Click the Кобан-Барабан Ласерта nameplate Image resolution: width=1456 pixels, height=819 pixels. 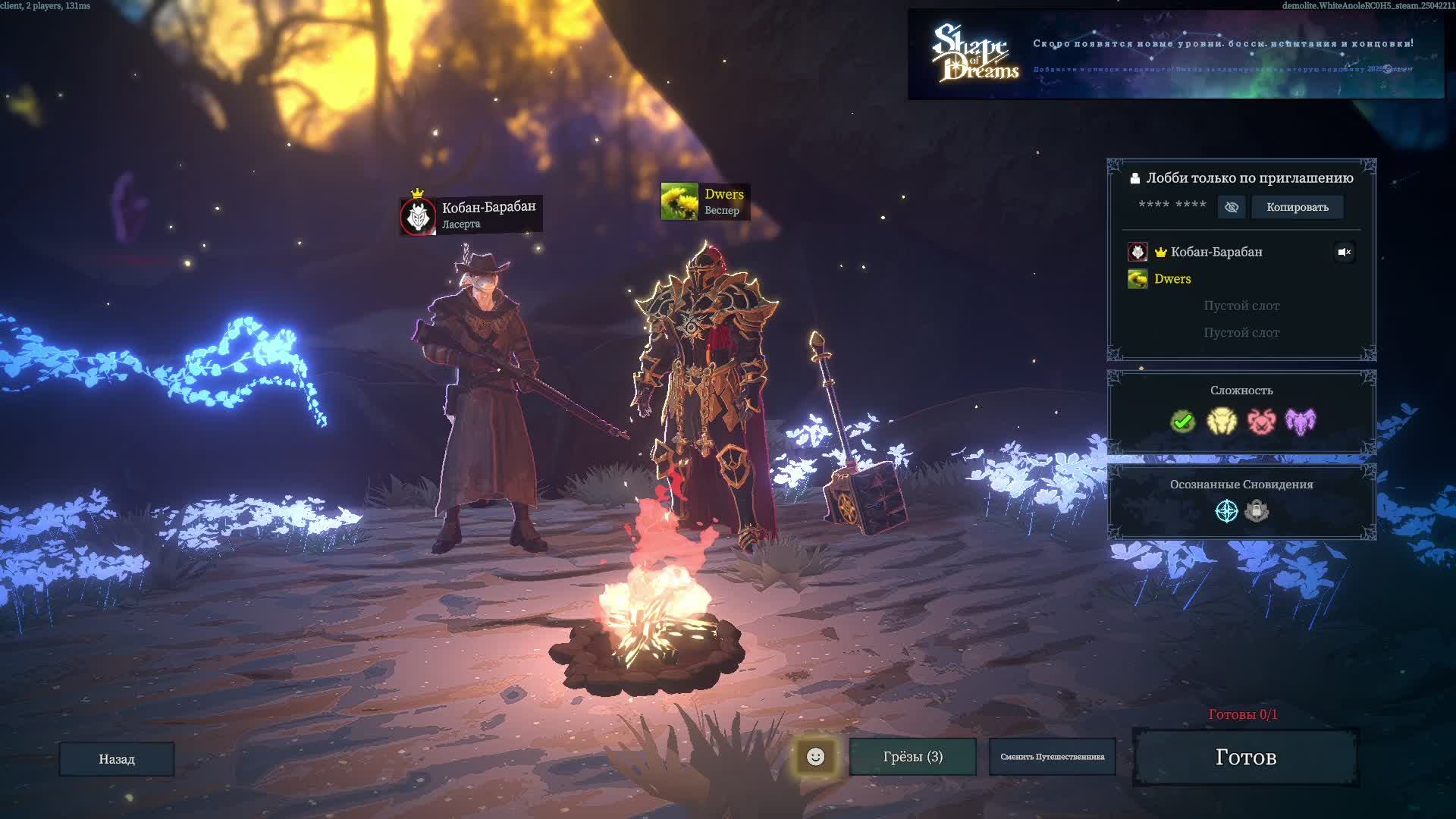pos(471,215)
